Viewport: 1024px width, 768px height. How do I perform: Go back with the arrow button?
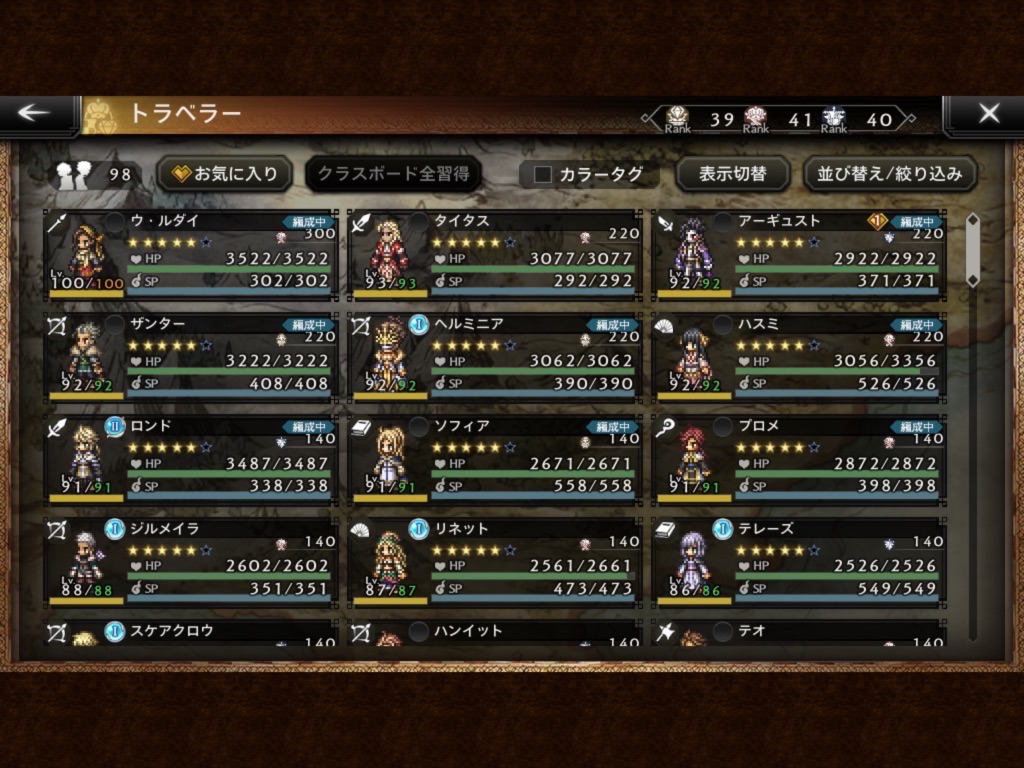[35, 113]
